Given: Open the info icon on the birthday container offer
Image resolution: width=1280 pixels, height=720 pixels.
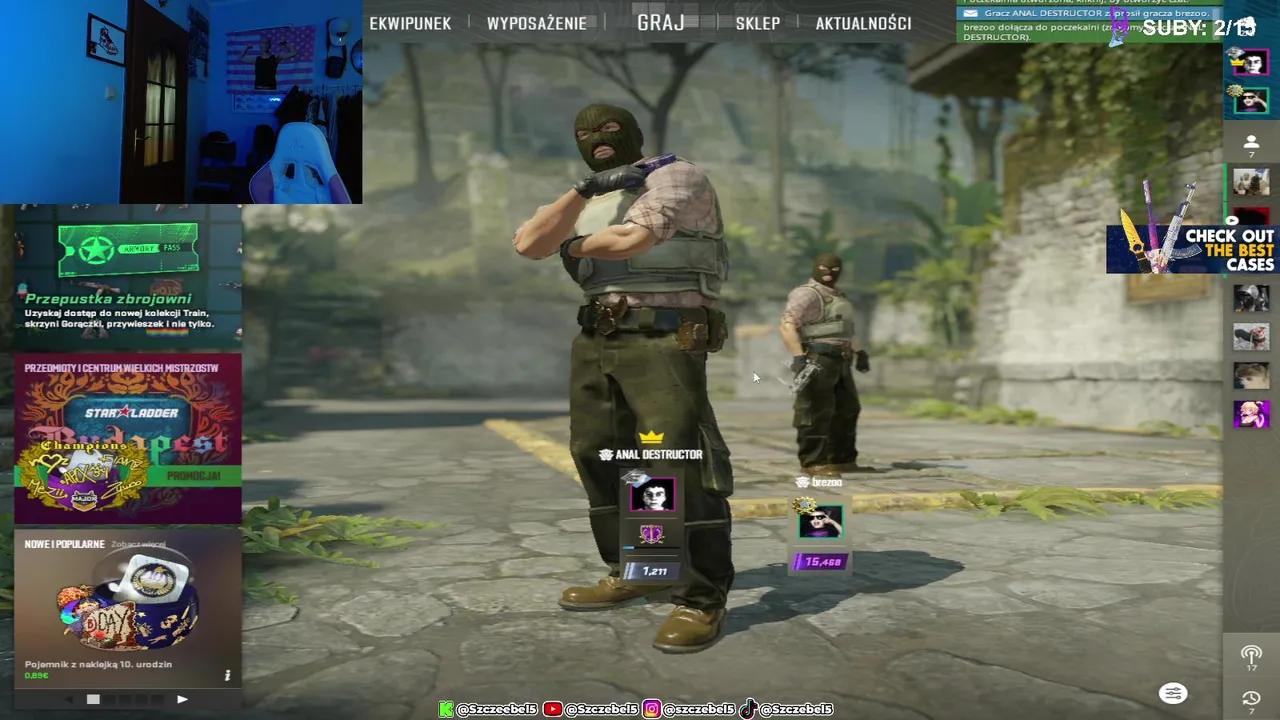Looking at the screenshot, I should (x=227, y=675).
